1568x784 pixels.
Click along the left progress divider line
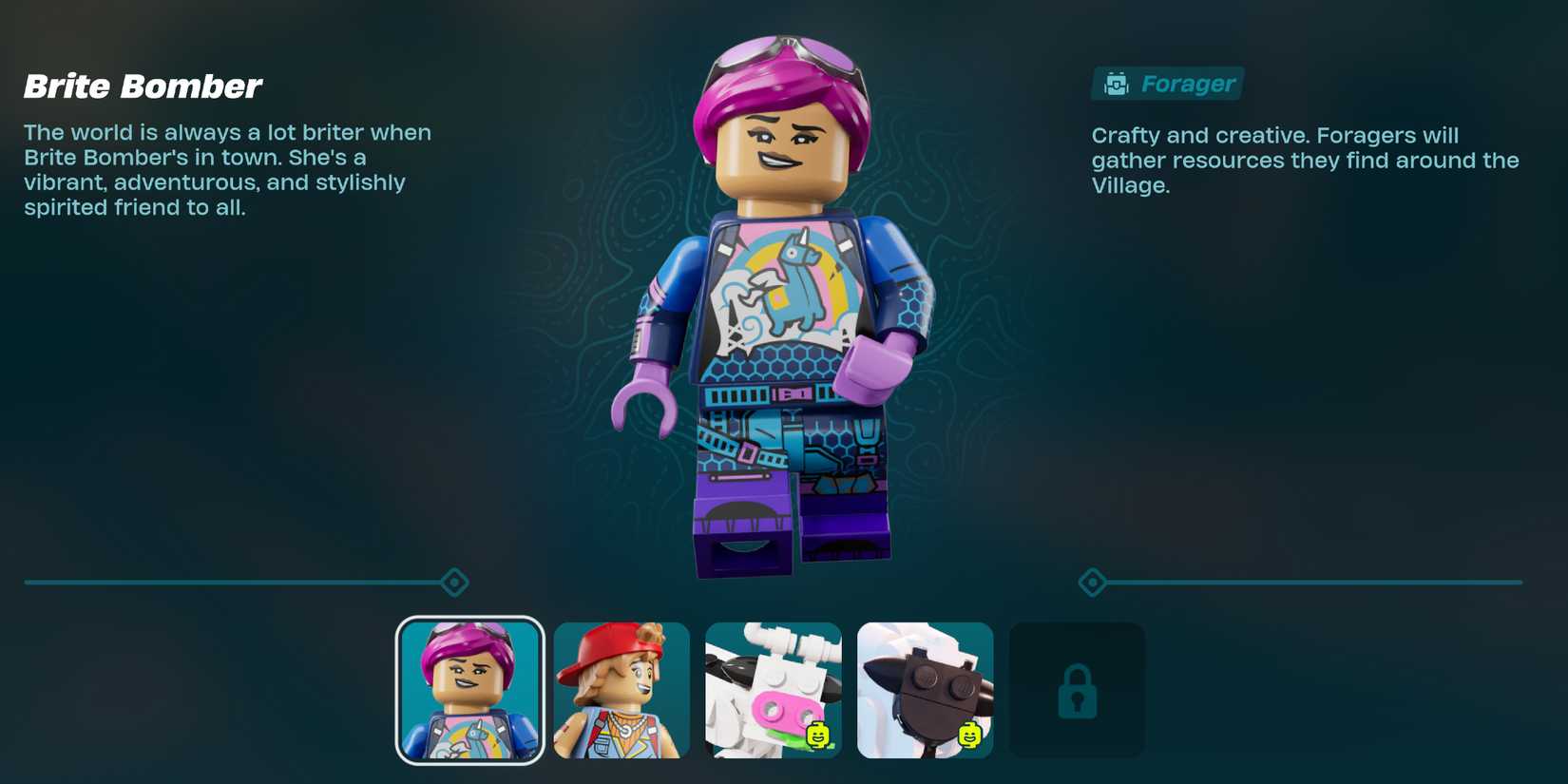click(238, 581)
